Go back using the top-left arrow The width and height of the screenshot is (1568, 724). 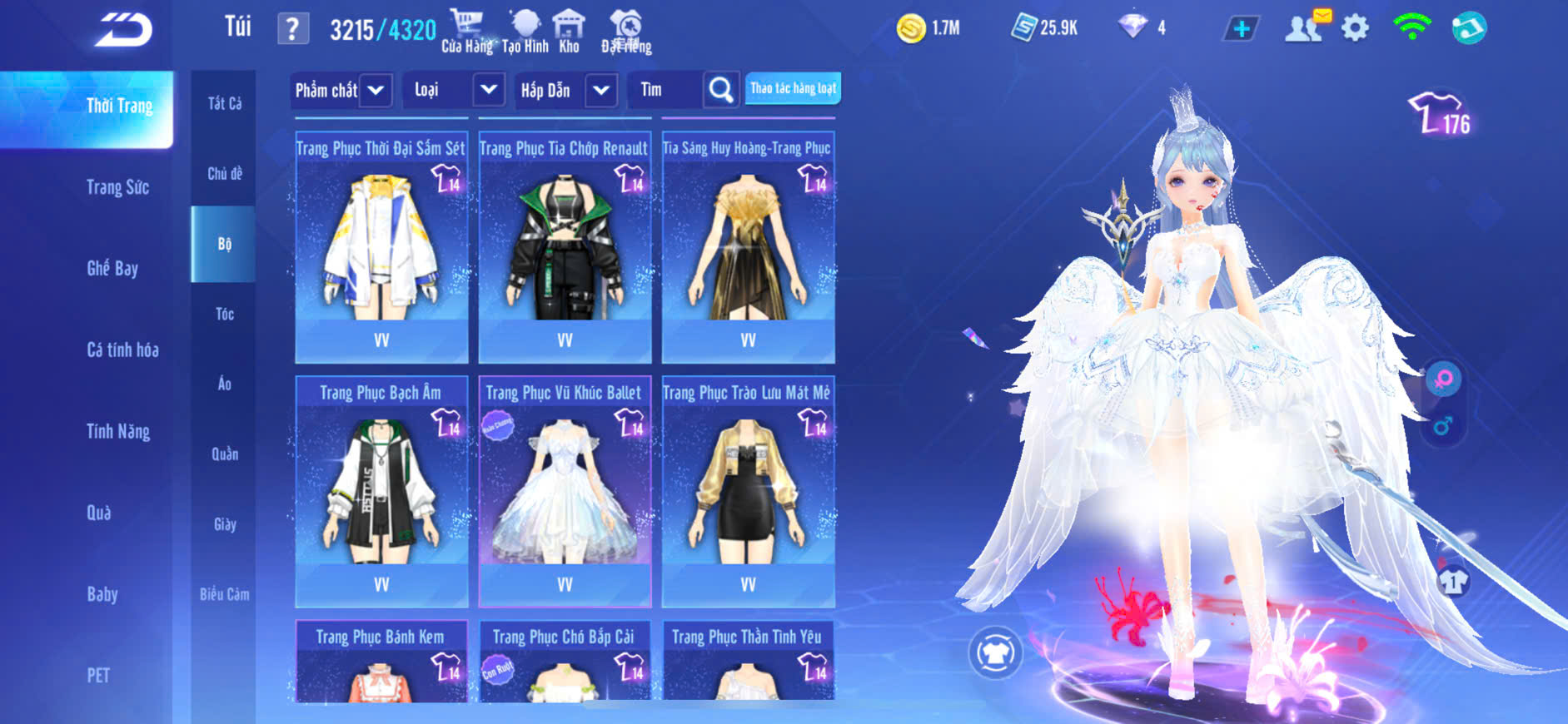point(122,30)
